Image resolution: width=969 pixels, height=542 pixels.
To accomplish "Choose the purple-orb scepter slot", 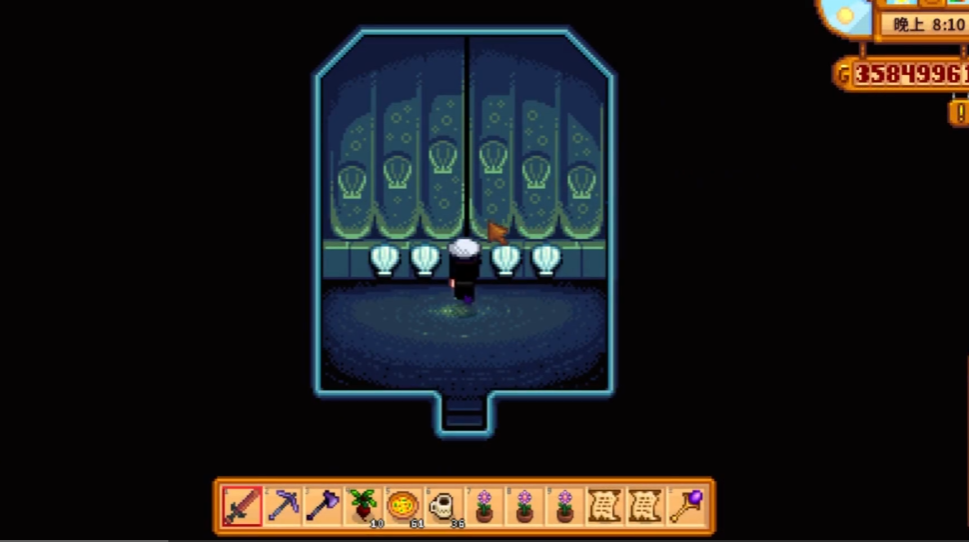I will [x=685, y=506].
